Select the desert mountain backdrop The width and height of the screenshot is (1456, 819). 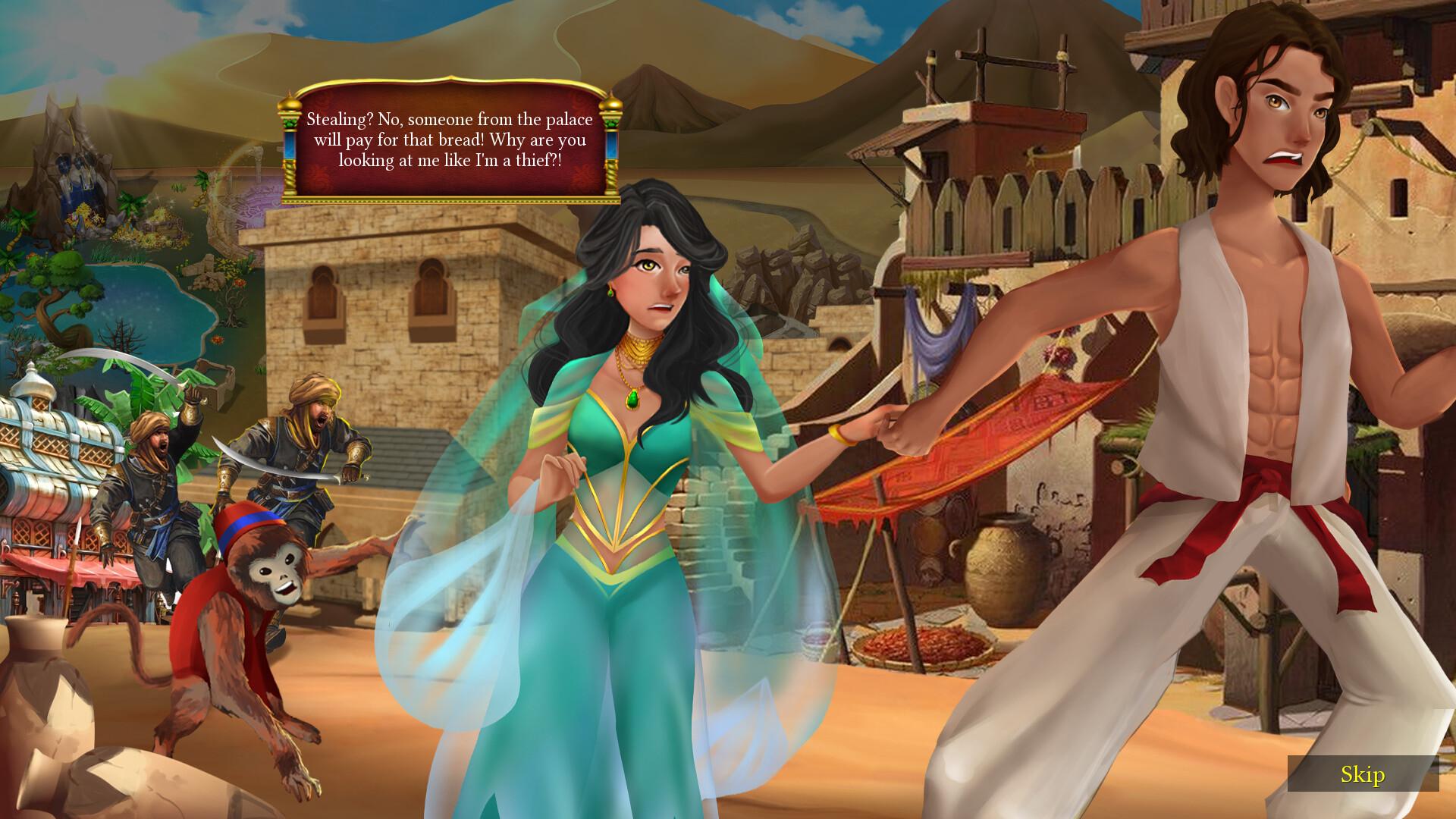[x=758, y=76]
